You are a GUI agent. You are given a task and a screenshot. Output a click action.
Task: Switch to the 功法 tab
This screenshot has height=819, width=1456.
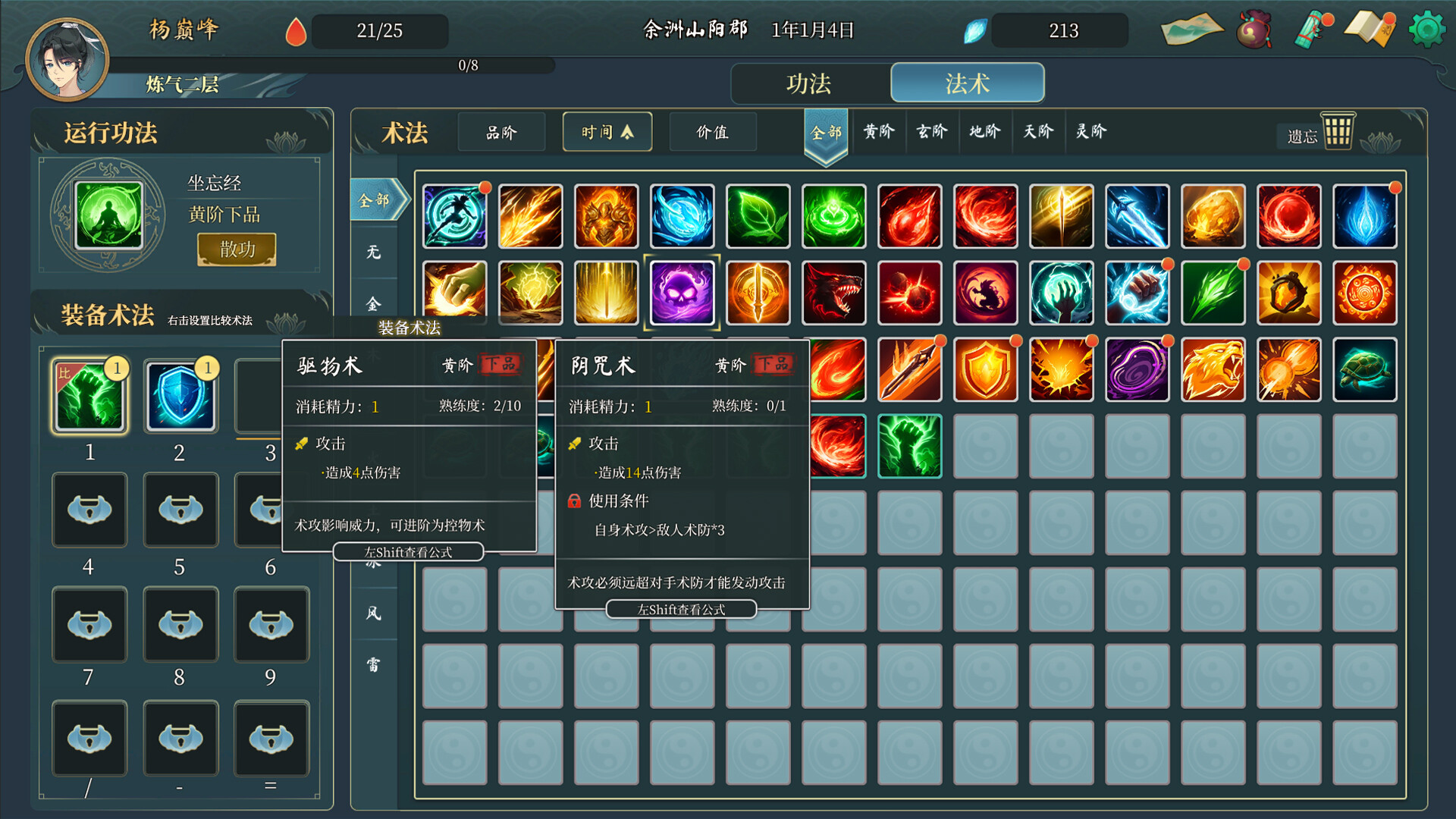[810, 83]
